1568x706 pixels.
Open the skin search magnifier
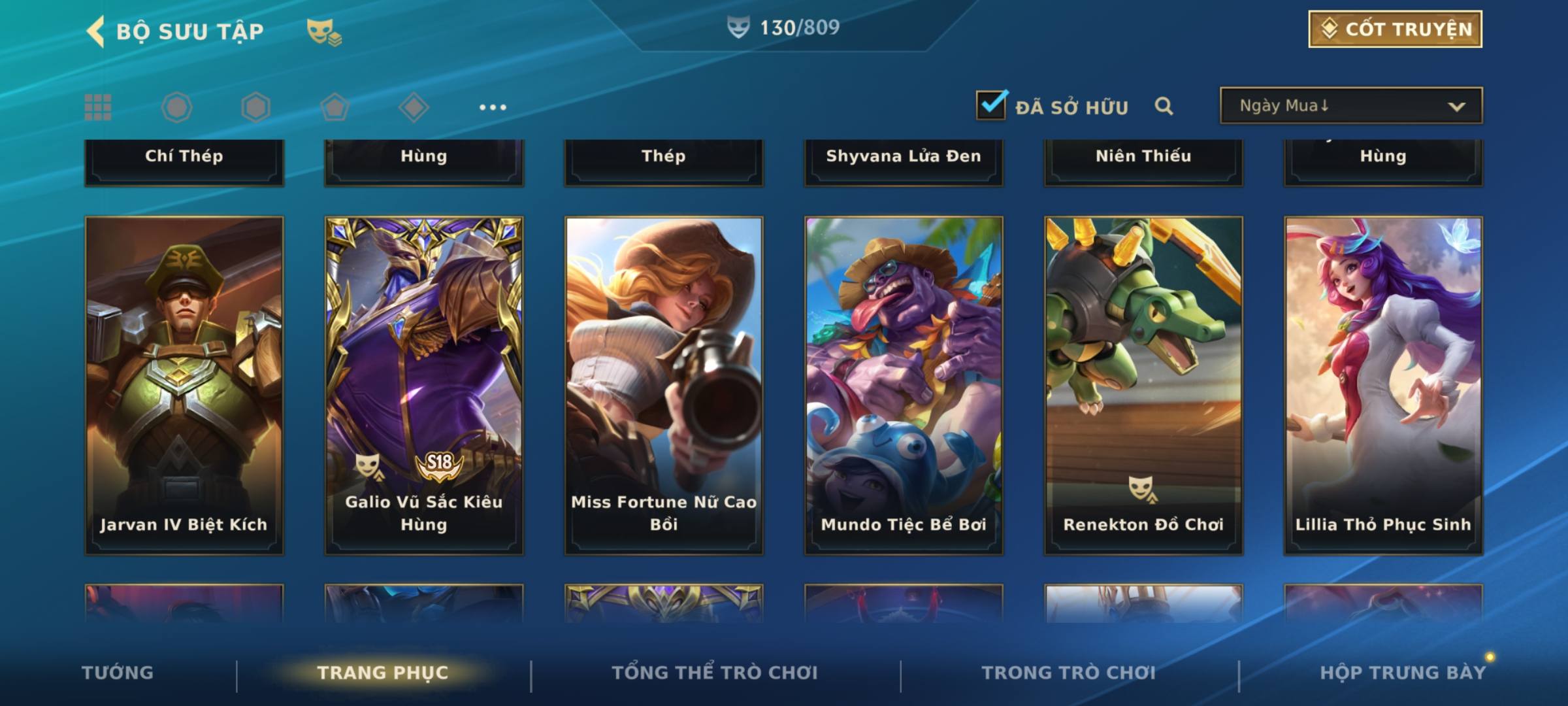pos(1164,106)
